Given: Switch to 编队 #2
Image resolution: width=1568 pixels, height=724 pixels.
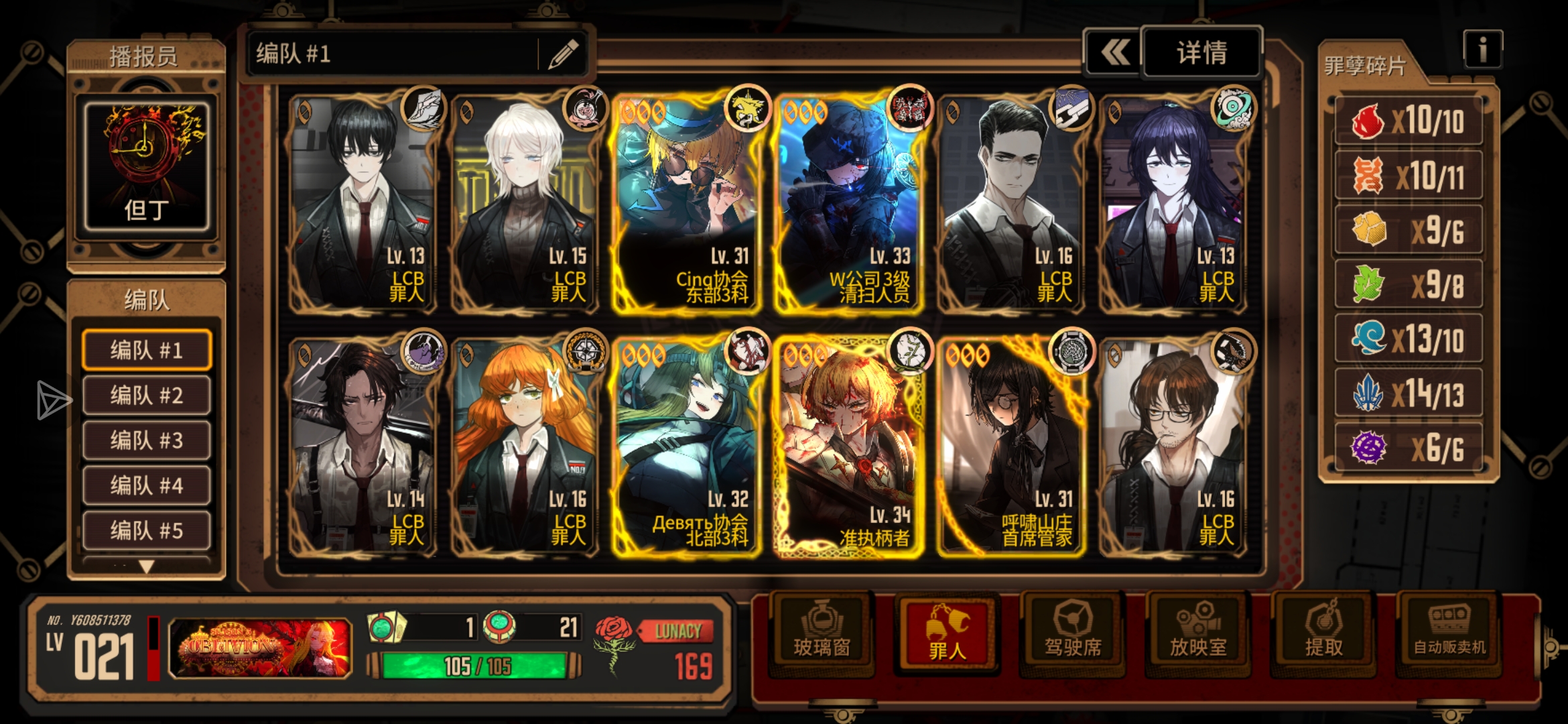Looking at the screenshot, I should tap(146, 396).
